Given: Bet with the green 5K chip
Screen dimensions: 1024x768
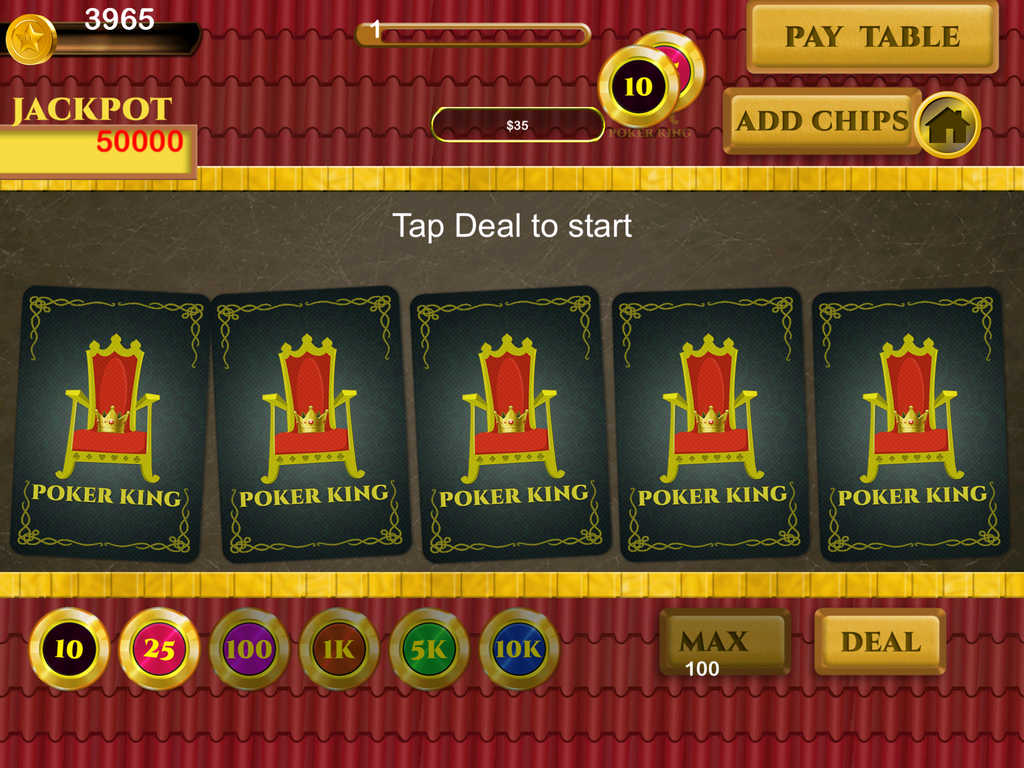Looking at the screenshot, I should click(429, 649).
